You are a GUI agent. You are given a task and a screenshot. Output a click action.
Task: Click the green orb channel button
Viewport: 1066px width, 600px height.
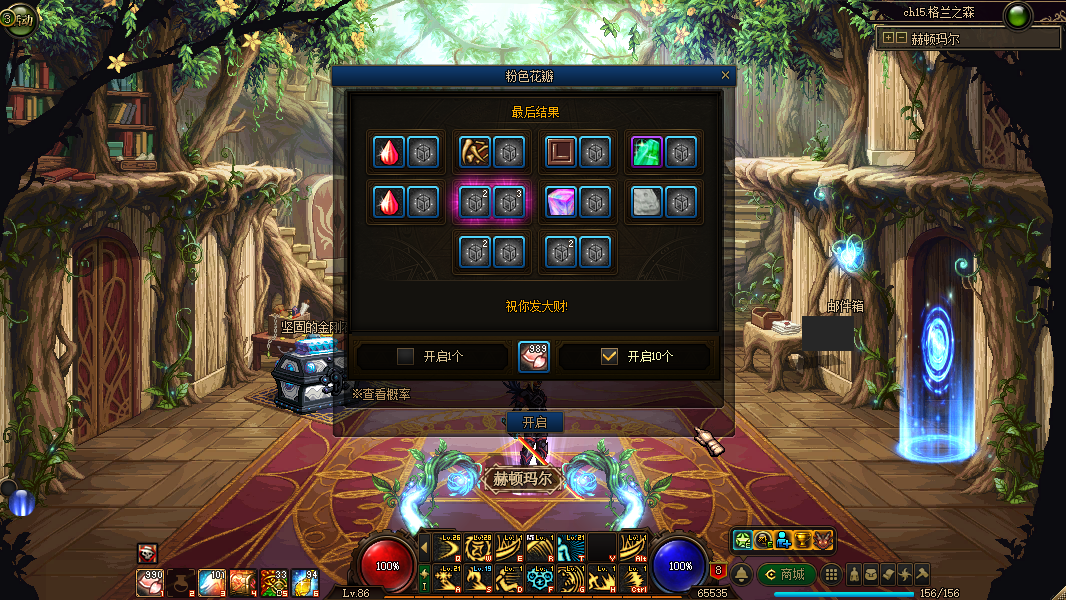coord(1018,16)
